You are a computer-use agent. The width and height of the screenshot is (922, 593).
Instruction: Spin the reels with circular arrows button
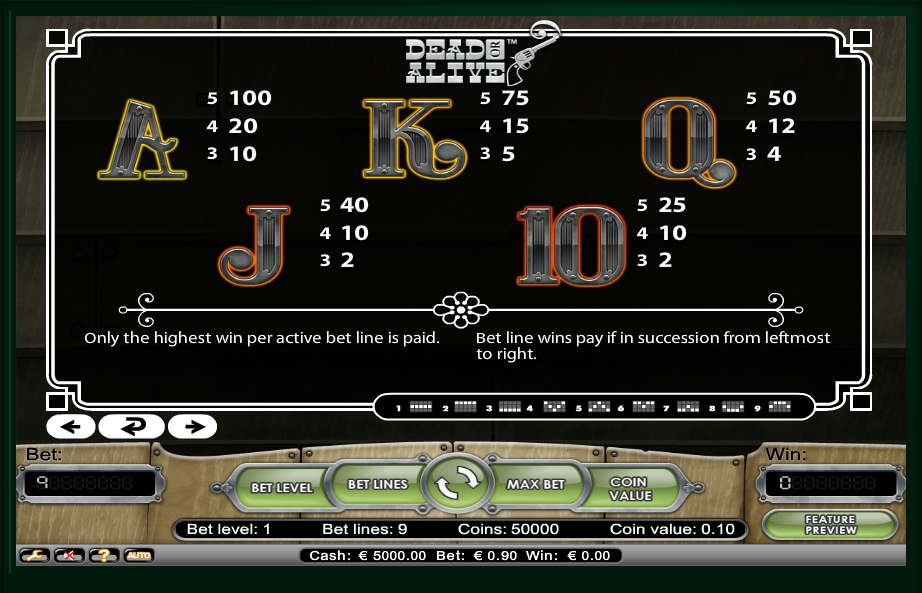click(457, 484)
